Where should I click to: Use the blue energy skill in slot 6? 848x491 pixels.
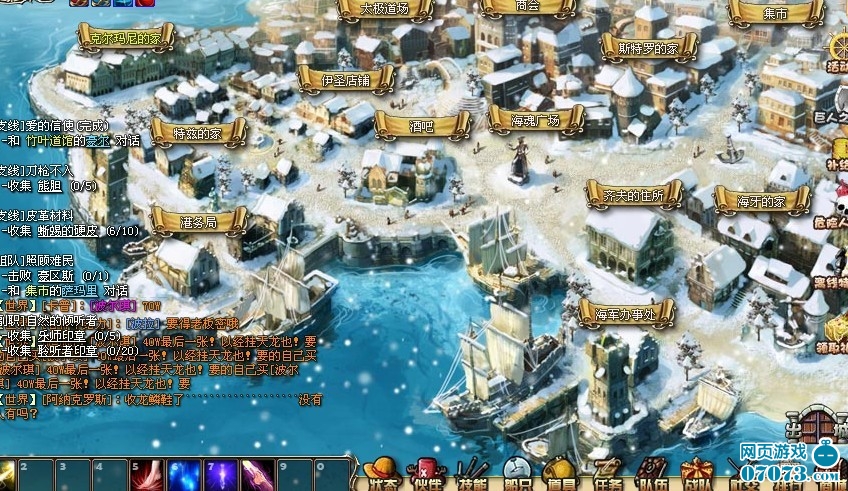tap(184, 475)
